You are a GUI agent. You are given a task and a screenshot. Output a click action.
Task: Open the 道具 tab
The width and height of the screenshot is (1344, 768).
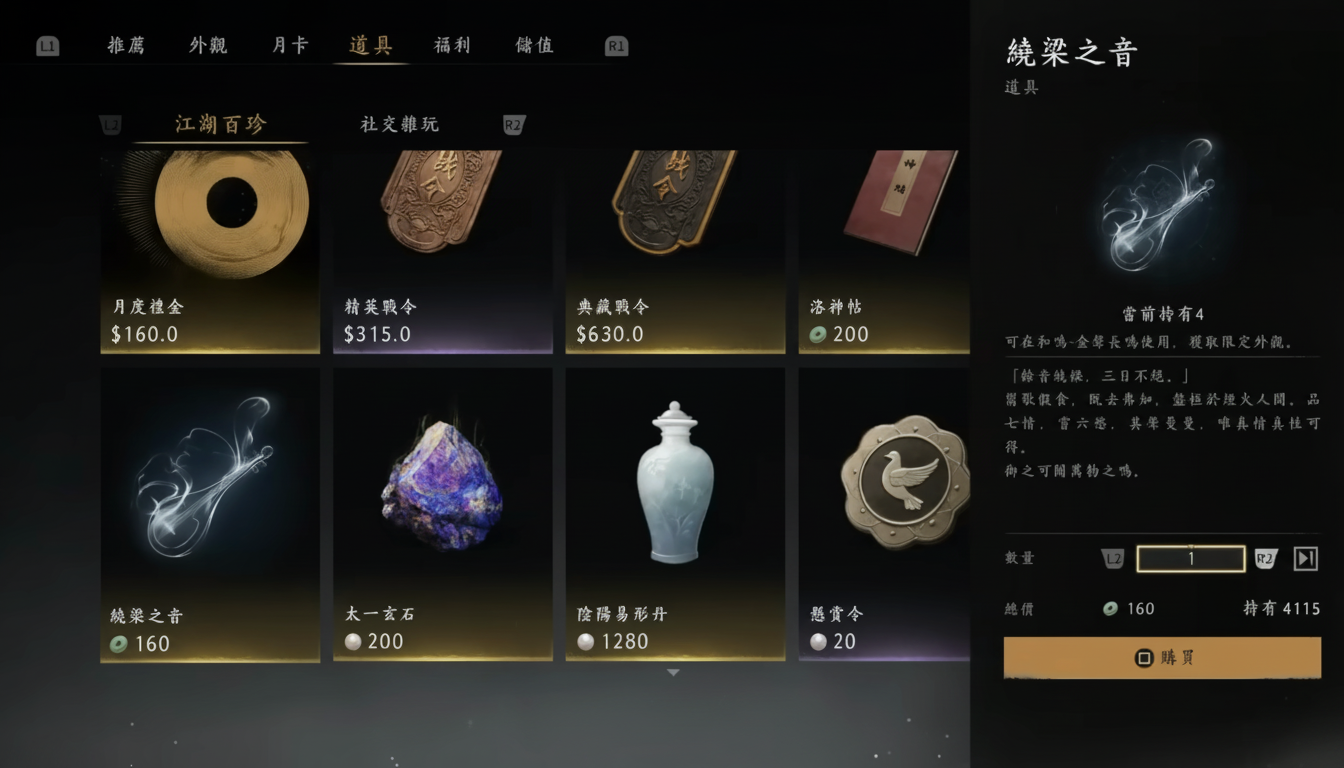[371, 45]
